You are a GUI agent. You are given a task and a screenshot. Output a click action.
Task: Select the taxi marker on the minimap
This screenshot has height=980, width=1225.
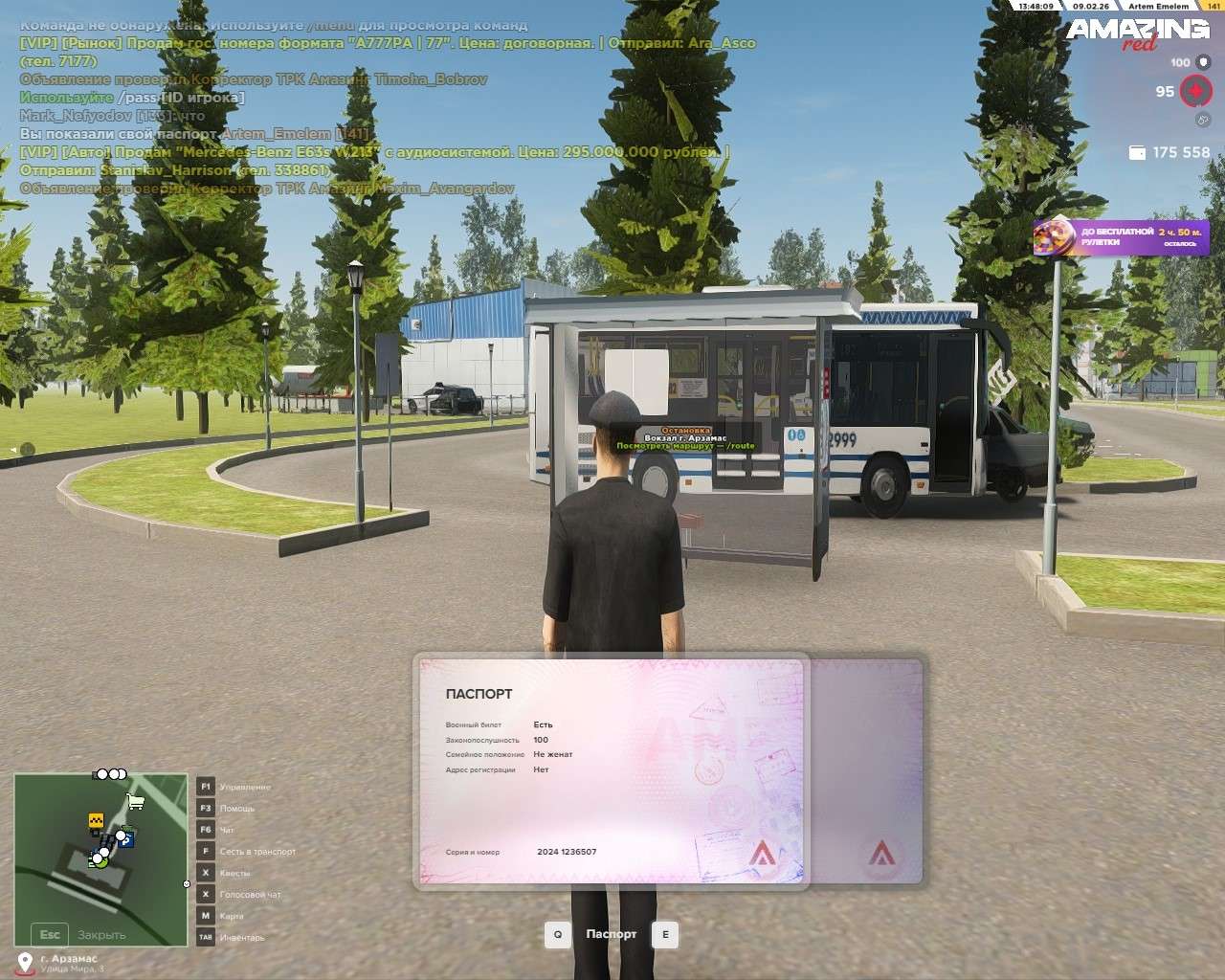tap(96, 821)
